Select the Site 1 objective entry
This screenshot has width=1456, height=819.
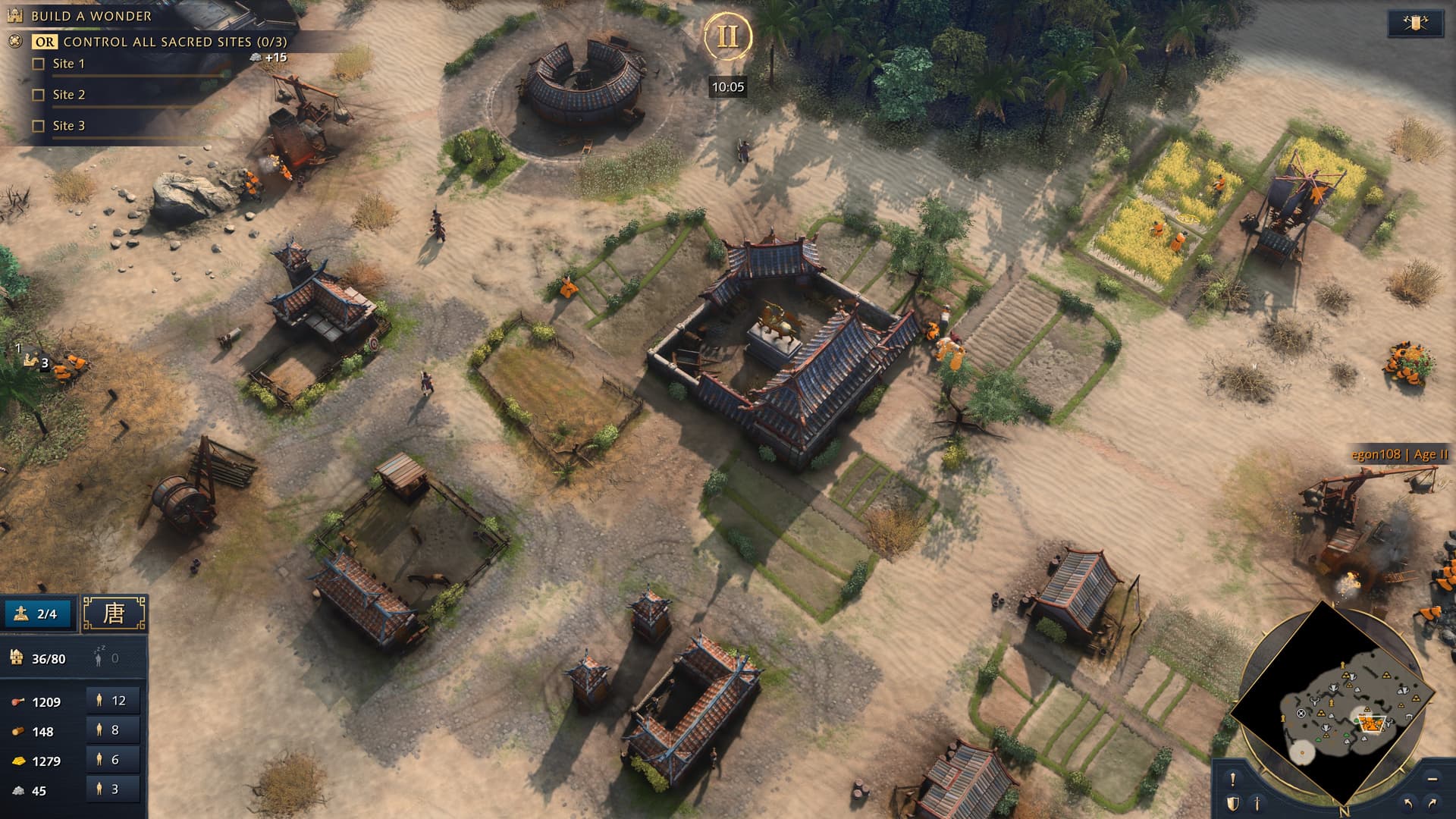coord(68,64)
